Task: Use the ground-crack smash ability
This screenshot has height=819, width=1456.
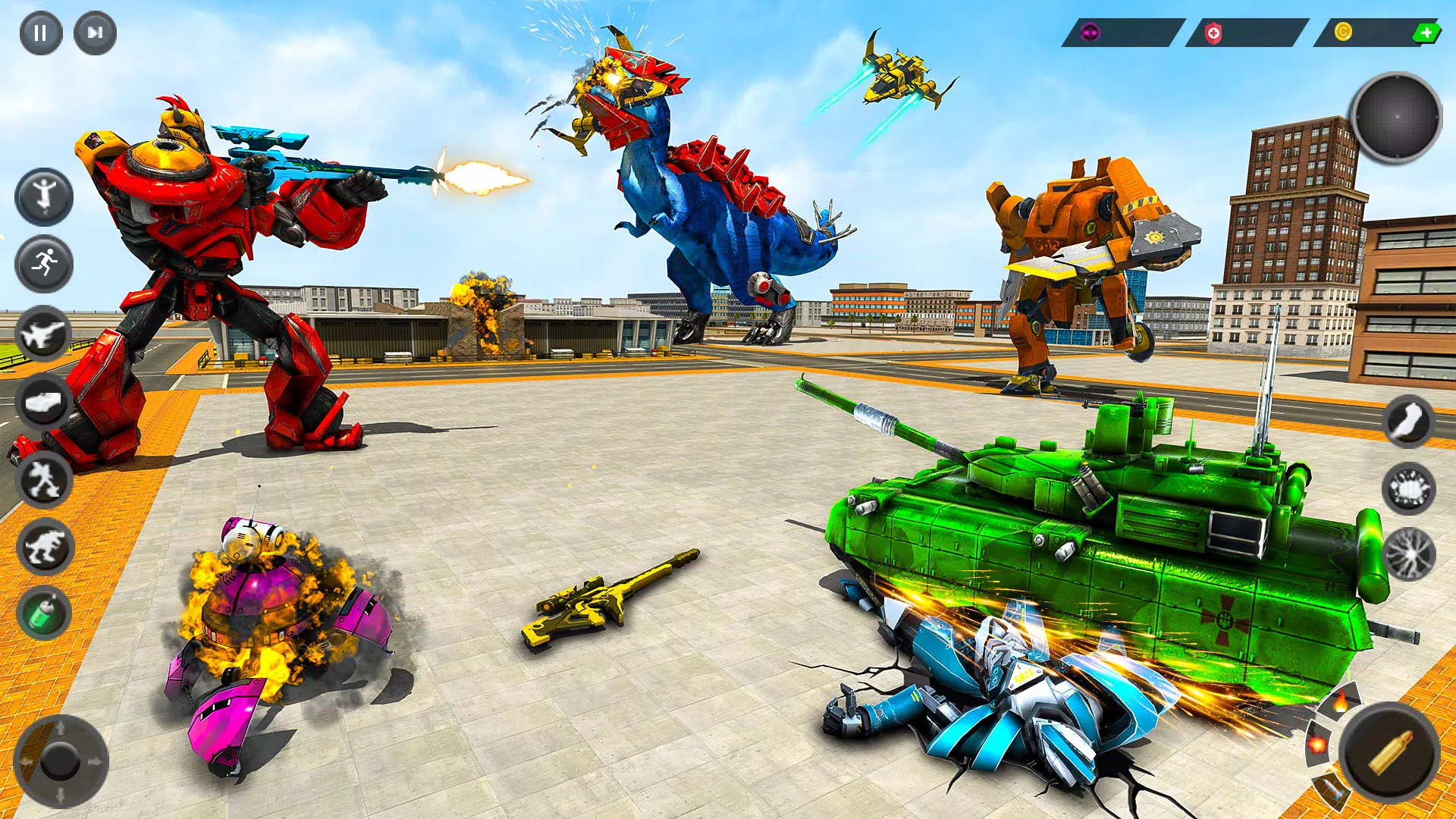Action: [x=1408, y=554]
